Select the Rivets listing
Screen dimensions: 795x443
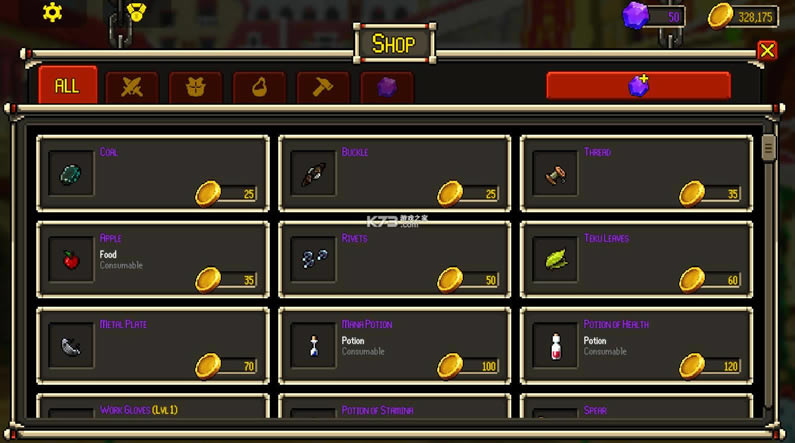pos(394,259)
